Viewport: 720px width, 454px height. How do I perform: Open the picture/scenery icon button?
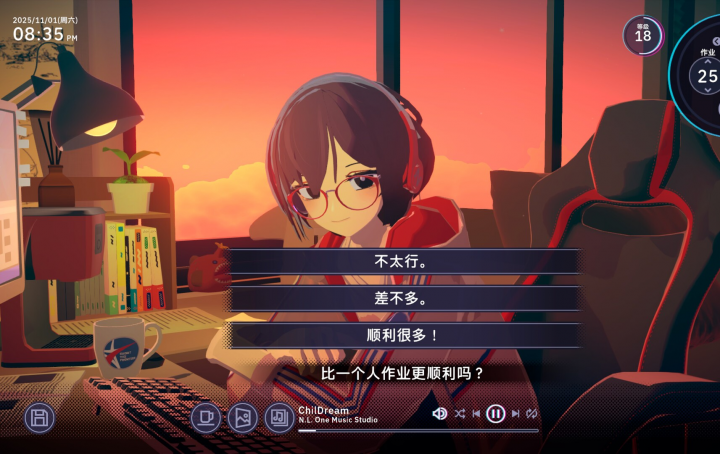pos(243,417)
